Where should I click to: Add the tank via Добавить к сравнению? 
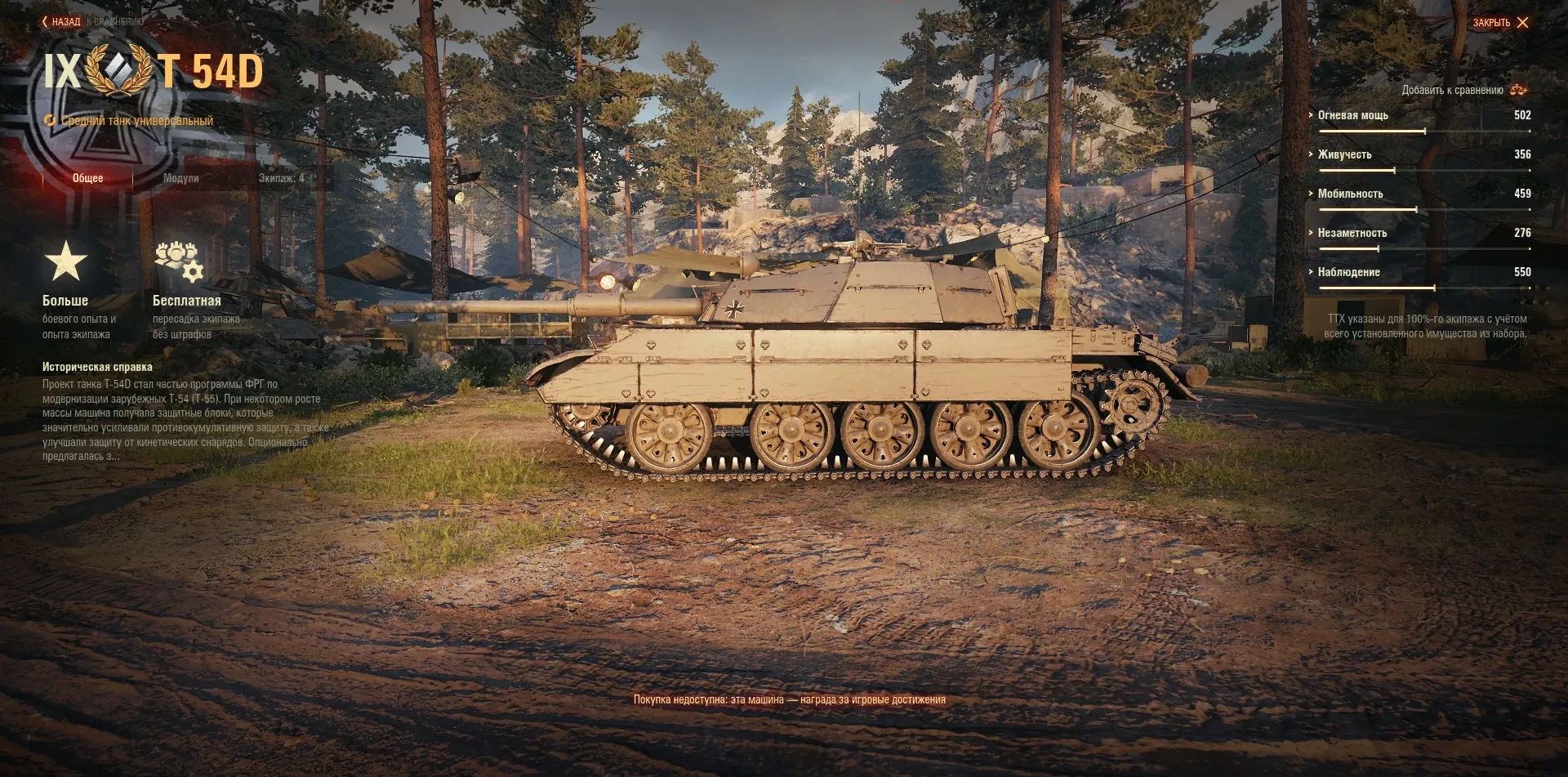point(1463,90)
